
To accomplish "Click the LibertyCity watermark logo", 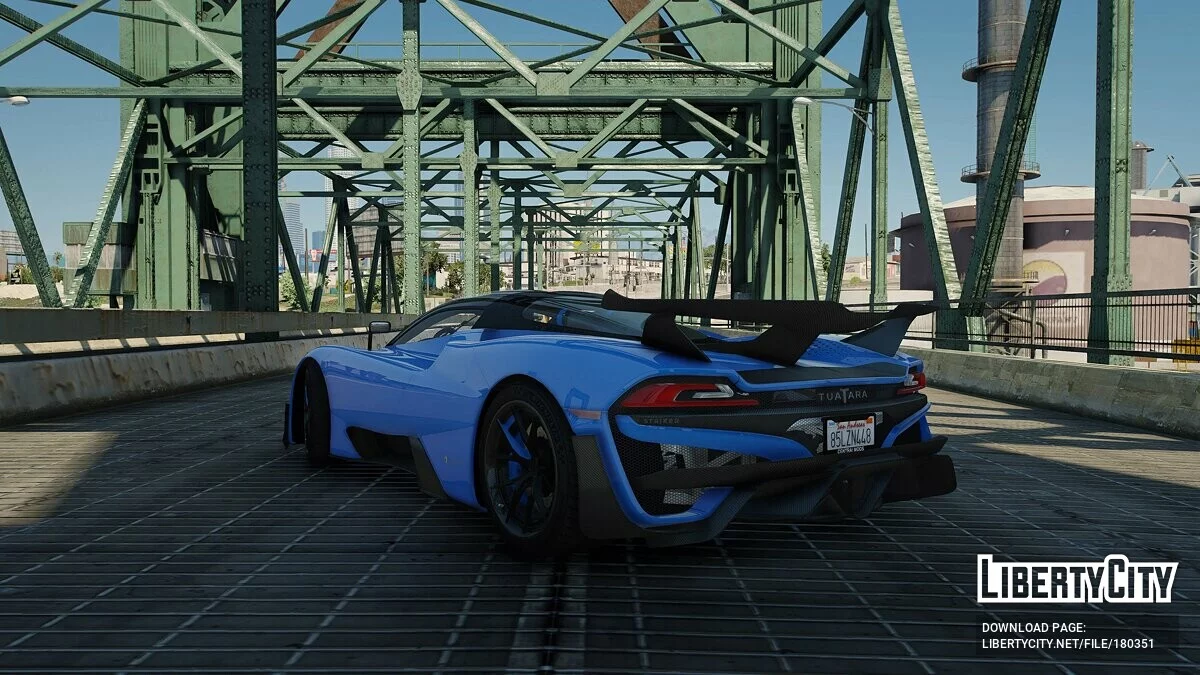I will pos(1077,579).
